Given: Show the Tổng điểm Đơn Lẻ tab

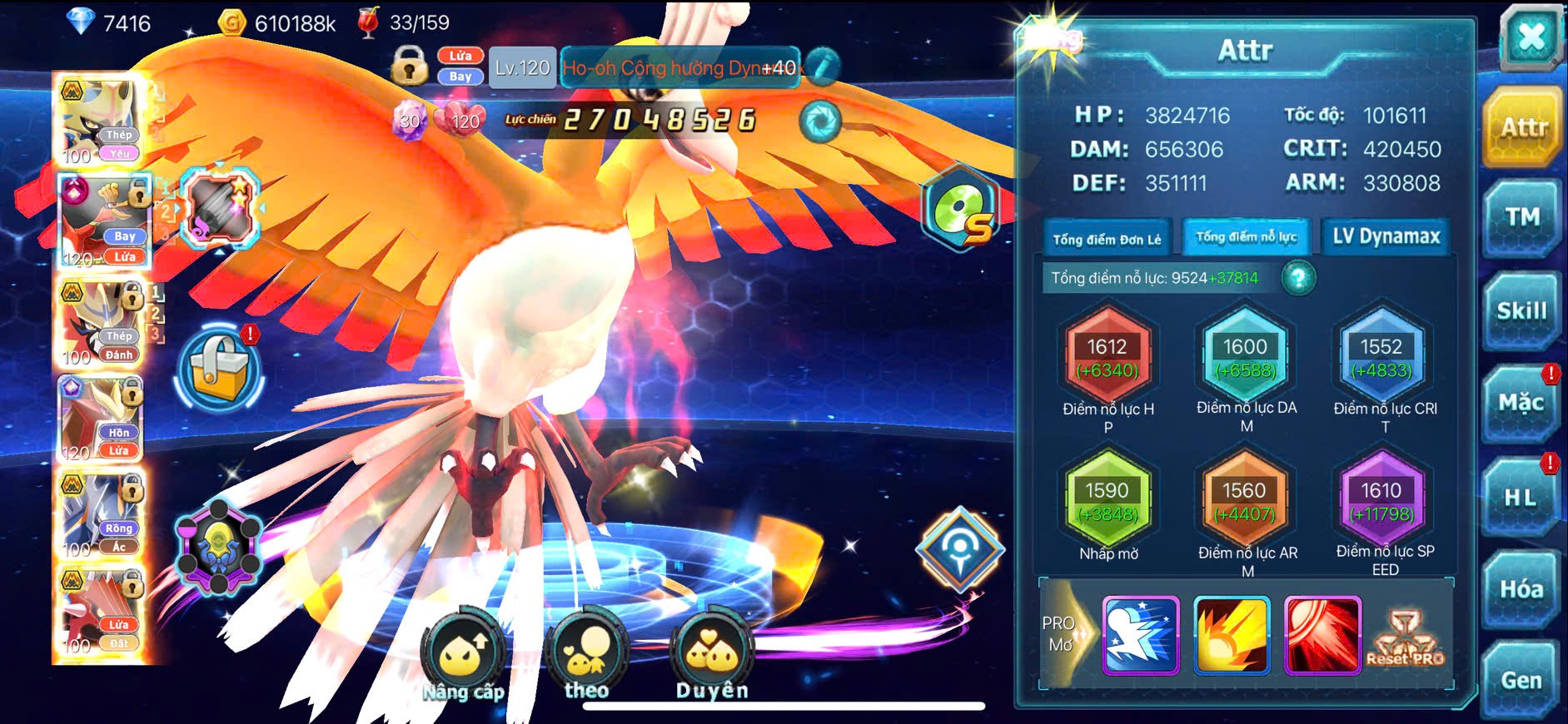Looking at the screenshot, I should 1107,239.
